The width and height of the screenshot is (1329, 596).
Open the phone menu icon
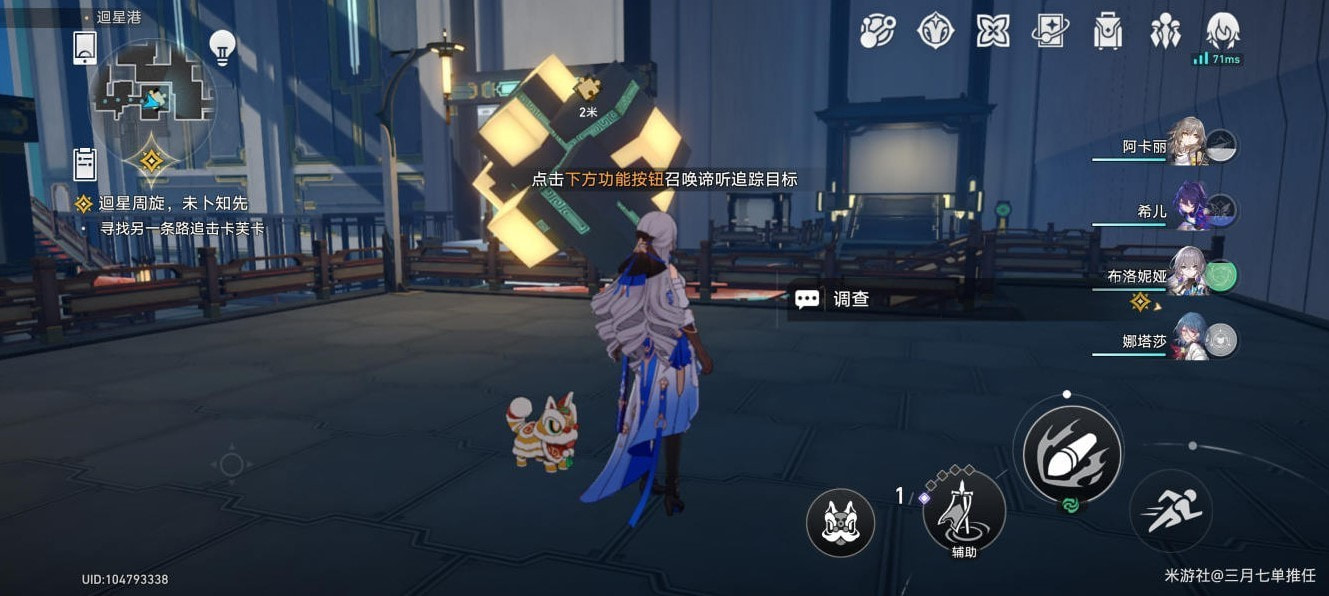pos(85,47)
